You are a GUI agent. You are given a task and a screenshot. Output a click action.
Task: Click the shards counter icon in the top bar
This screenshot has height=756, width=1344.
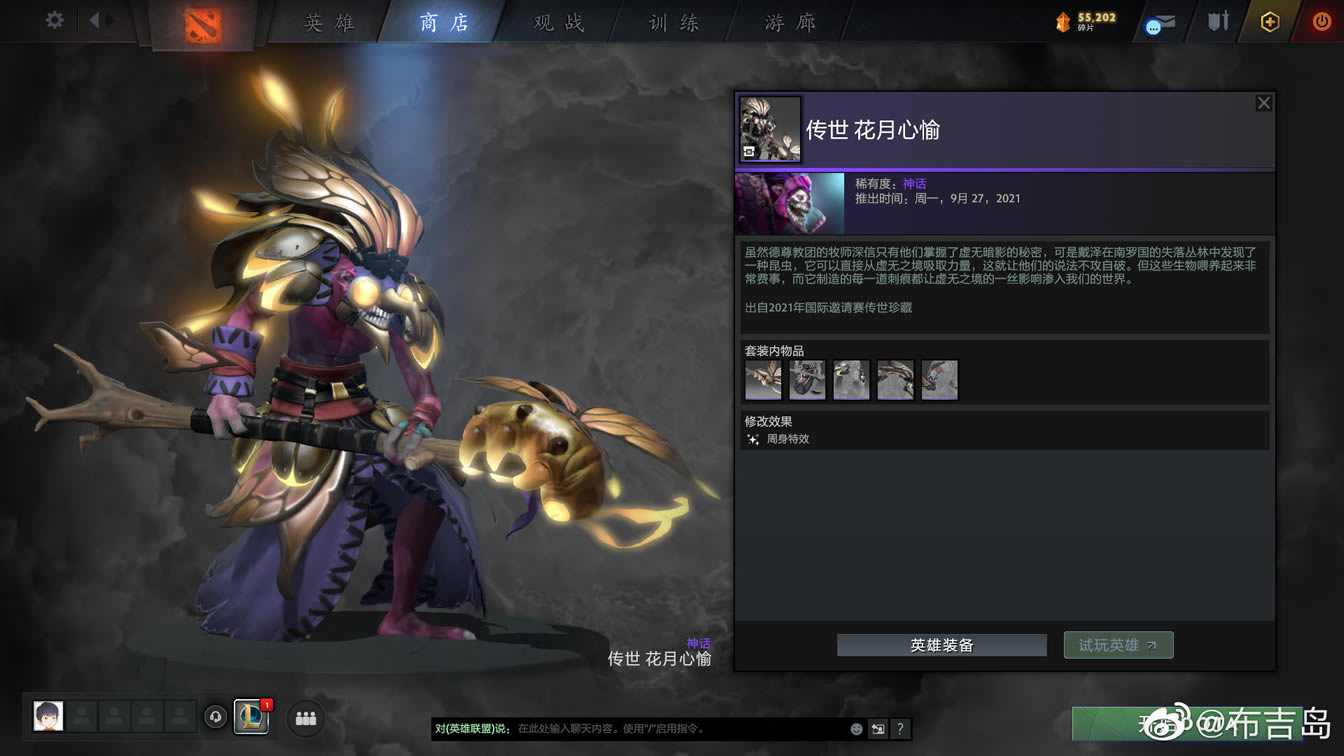pyautogui.click(x=1063, y=18)
